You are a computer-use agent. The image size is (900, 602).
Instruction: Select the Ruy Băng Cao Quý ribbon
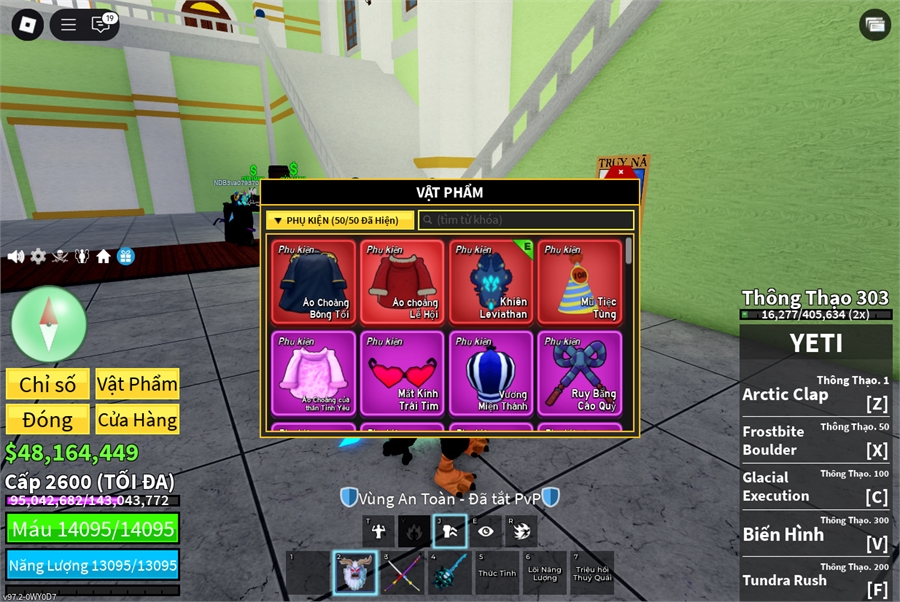580,373
